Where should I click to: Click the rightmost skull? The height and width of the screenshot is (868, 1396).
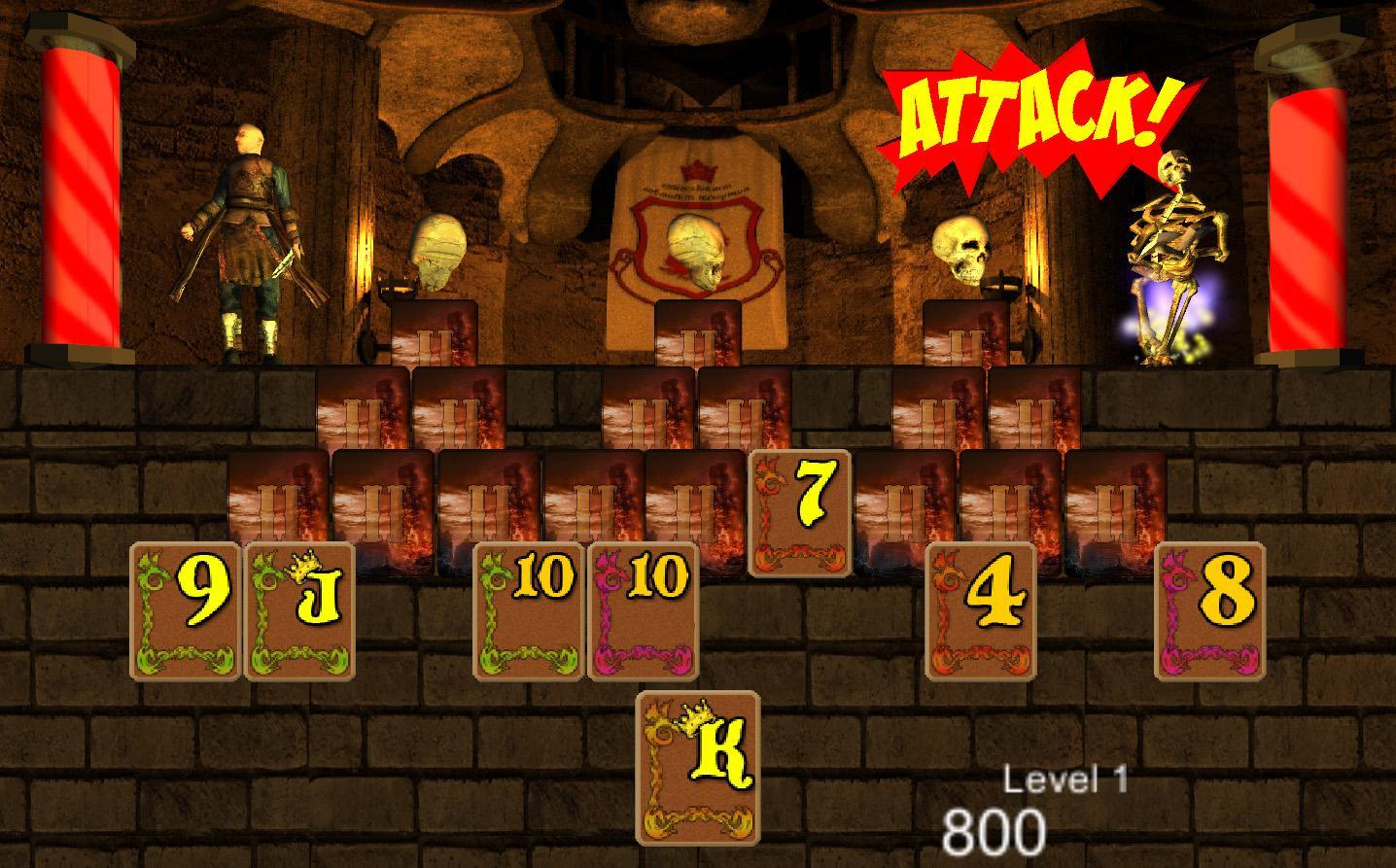(x=960, y=248)
